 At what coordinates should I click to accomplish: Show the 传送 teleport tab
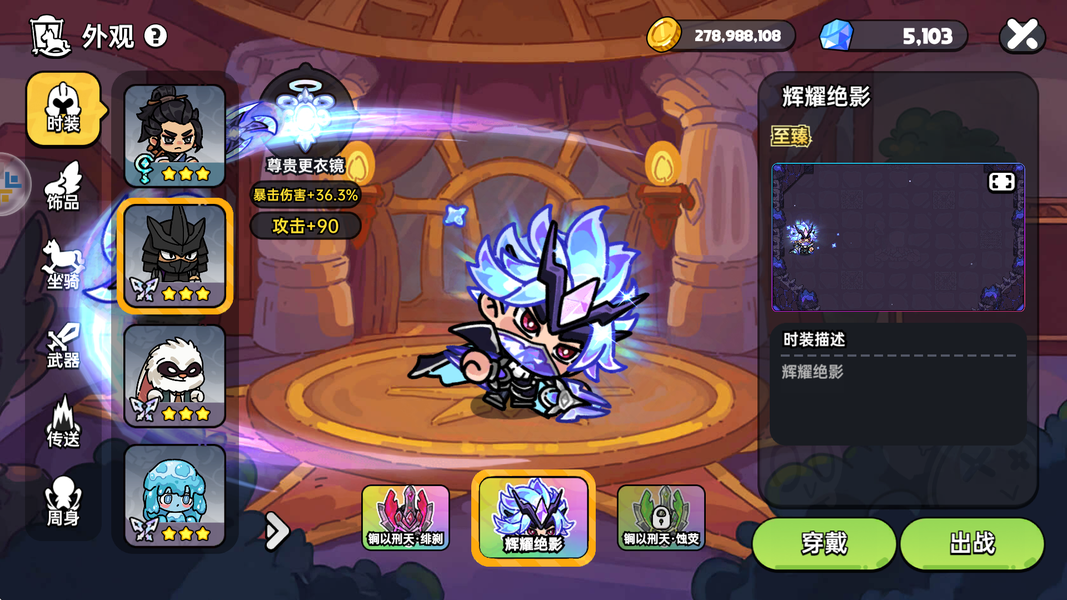pos(63,422)
